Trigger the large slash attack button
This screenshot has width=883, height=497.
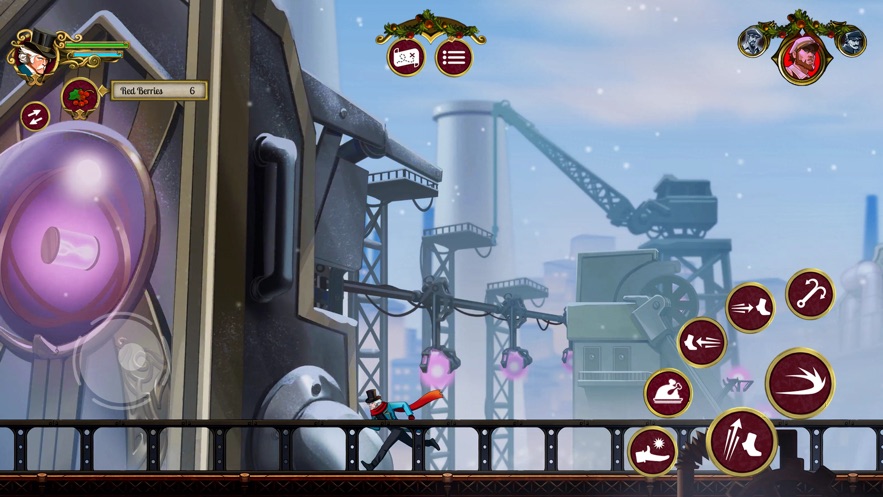click(x=800, y=383)
